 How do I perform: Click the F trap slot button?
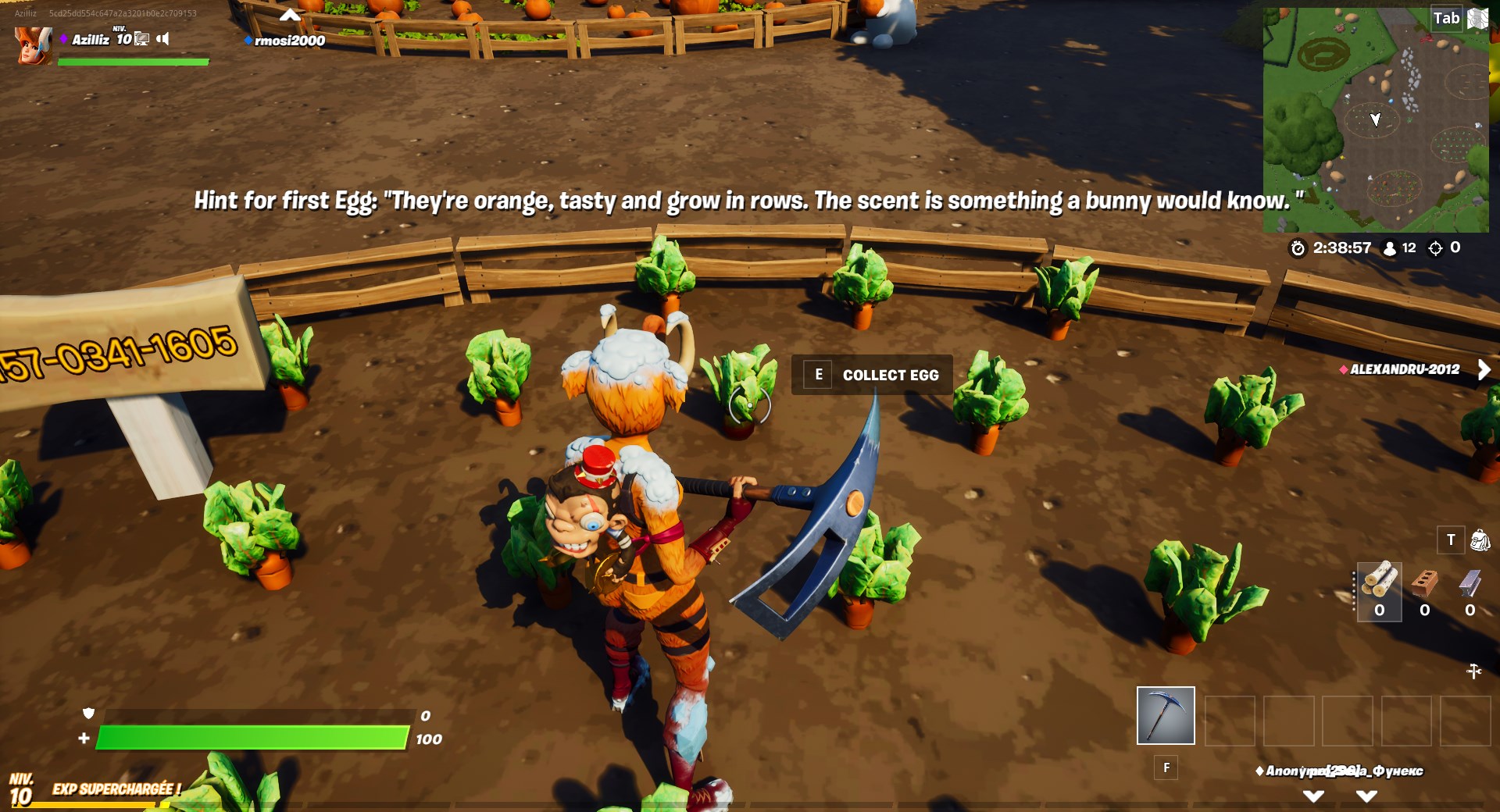1166,767
